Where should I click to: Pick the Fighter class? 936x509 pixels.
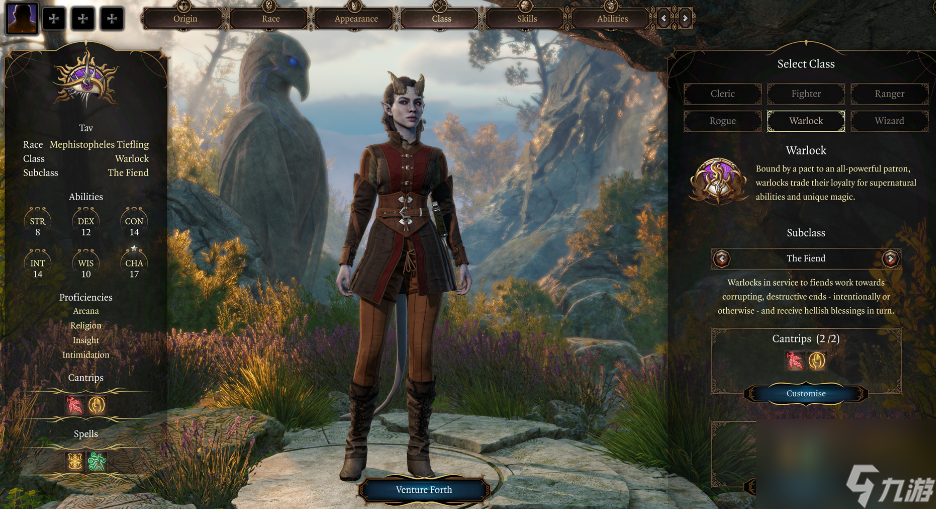coord(806,94)
